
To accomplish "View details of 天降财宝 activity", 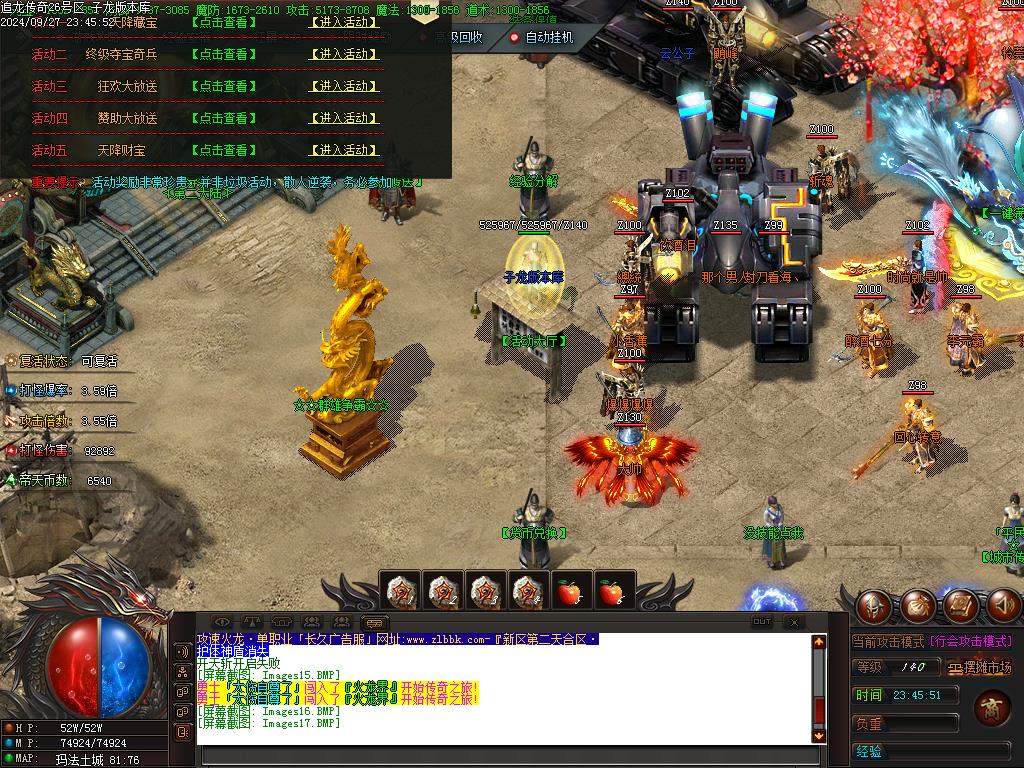I will pyautogui.click(x=223, y=150).
